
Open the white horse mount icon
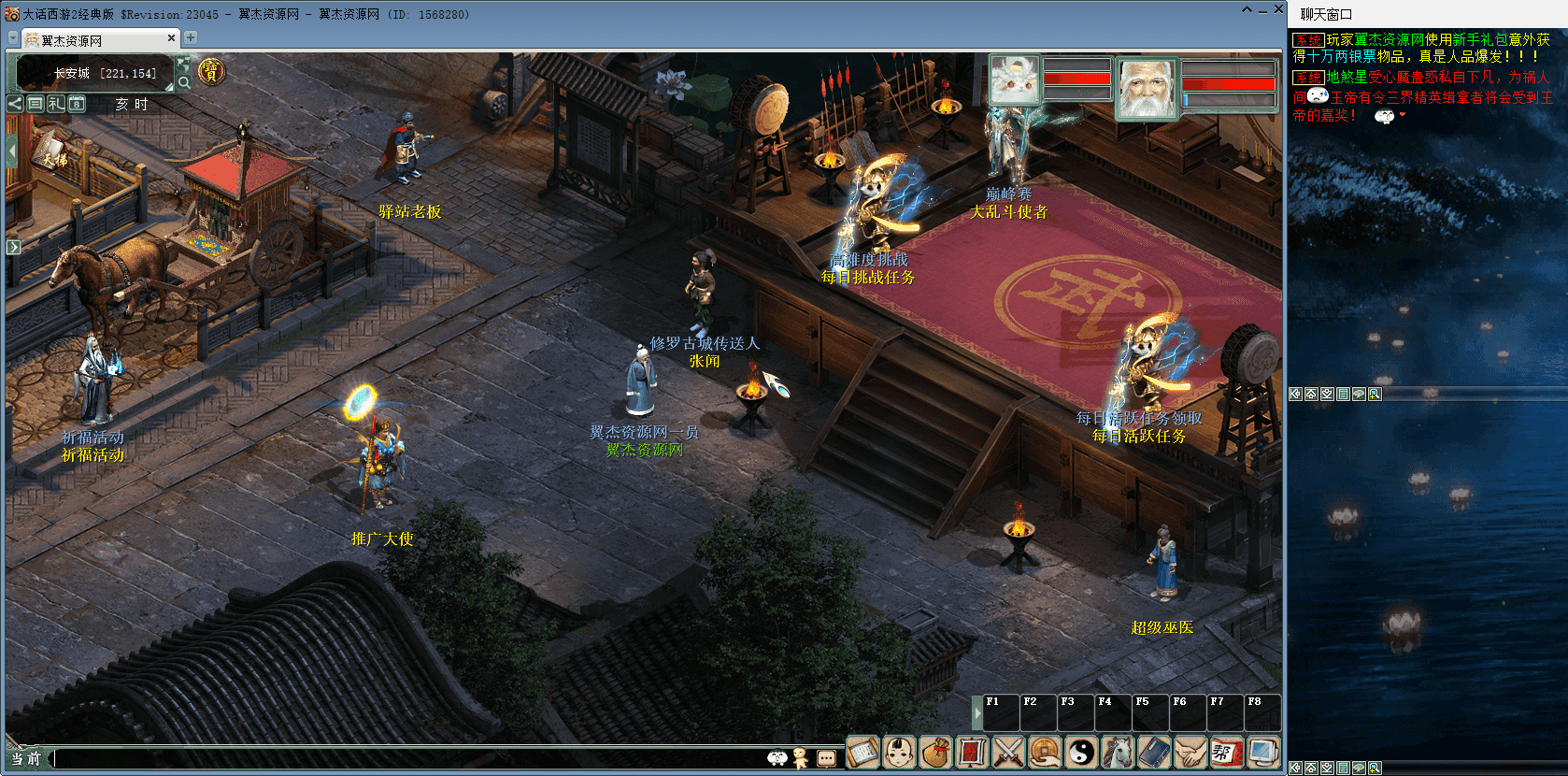click(1119, 752)
